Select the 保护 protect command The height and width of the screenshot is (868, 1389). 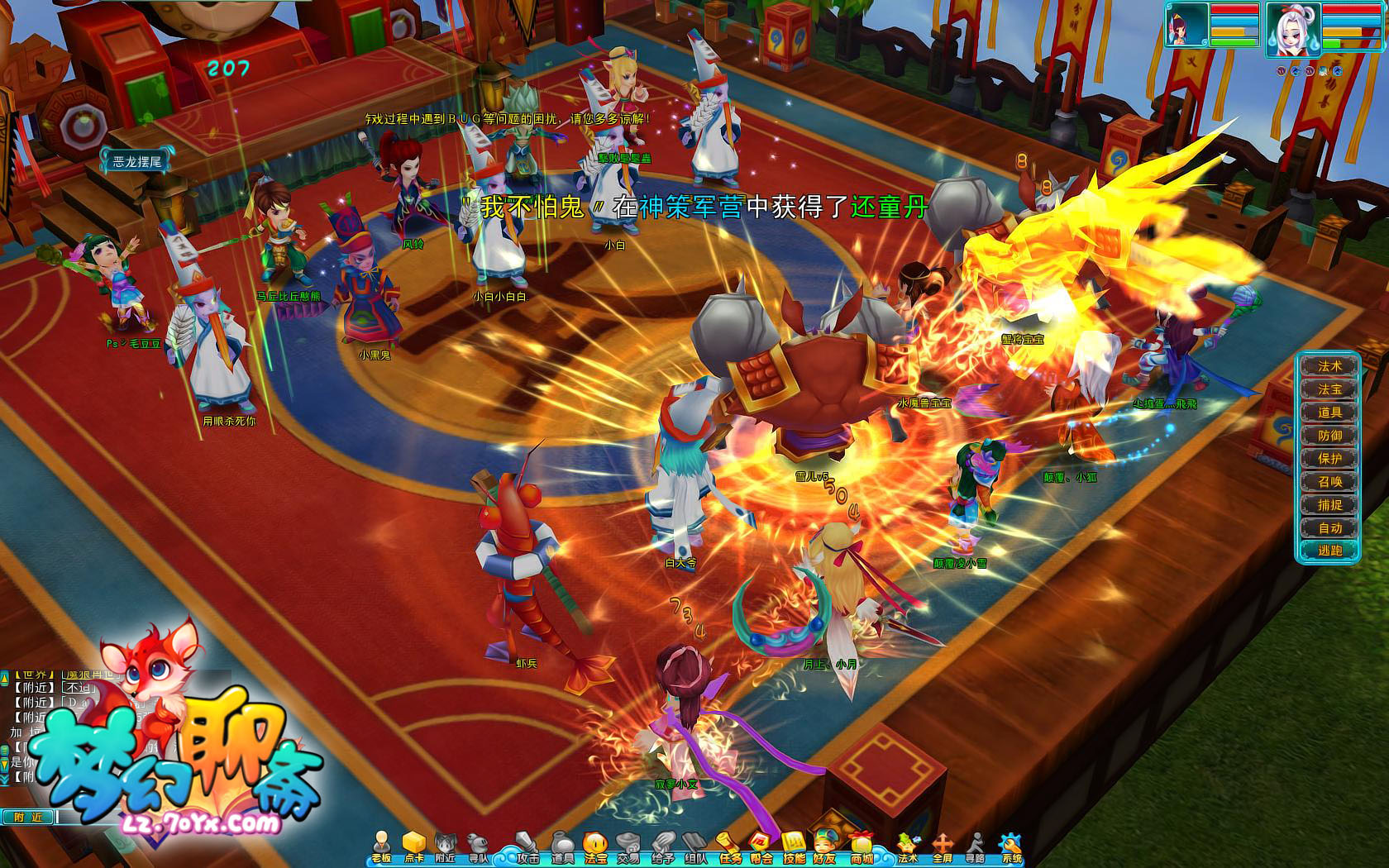(x=1329, y=459)
